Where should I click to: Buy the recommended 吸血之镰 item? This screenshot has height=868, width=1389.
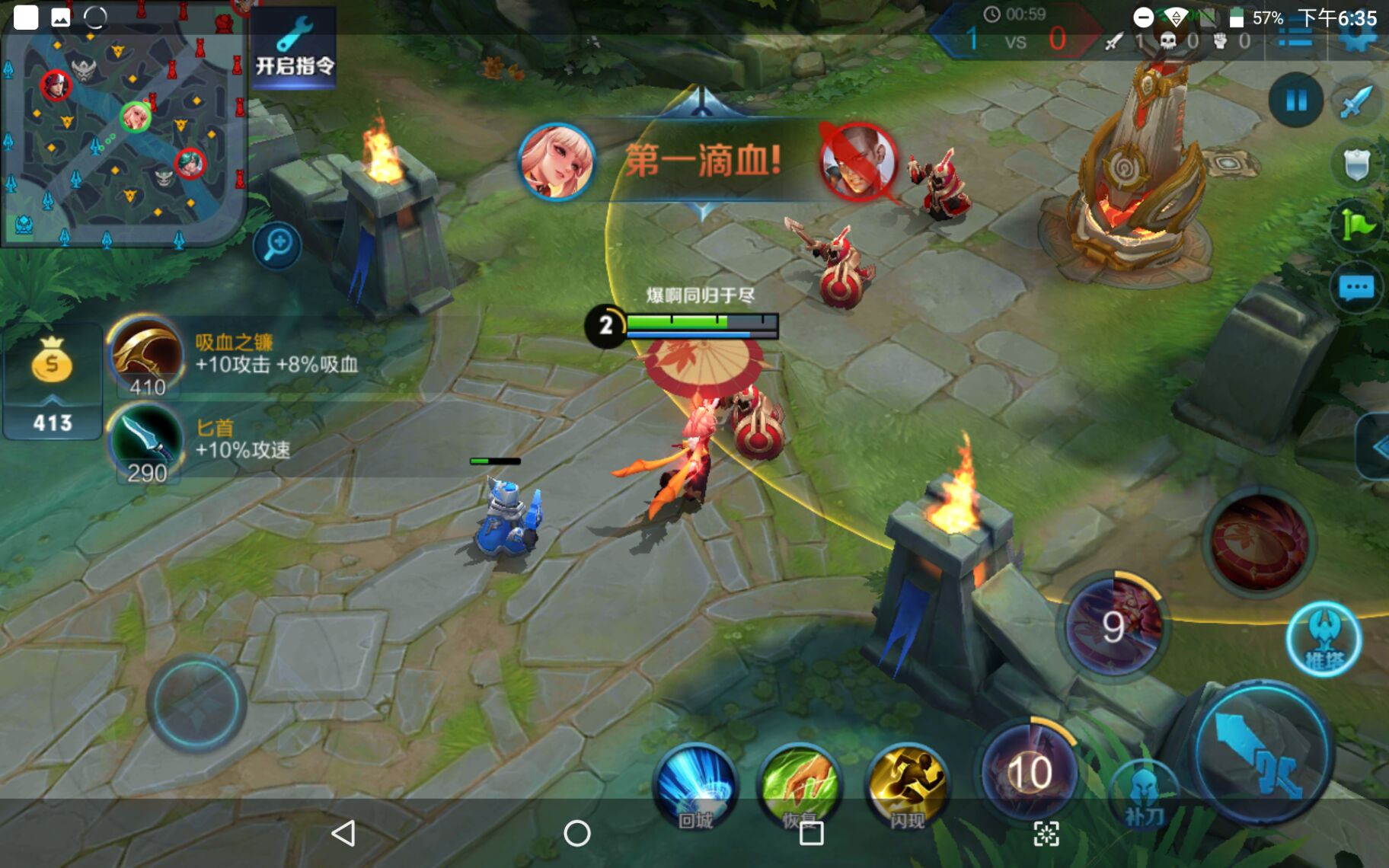(146, 354)
